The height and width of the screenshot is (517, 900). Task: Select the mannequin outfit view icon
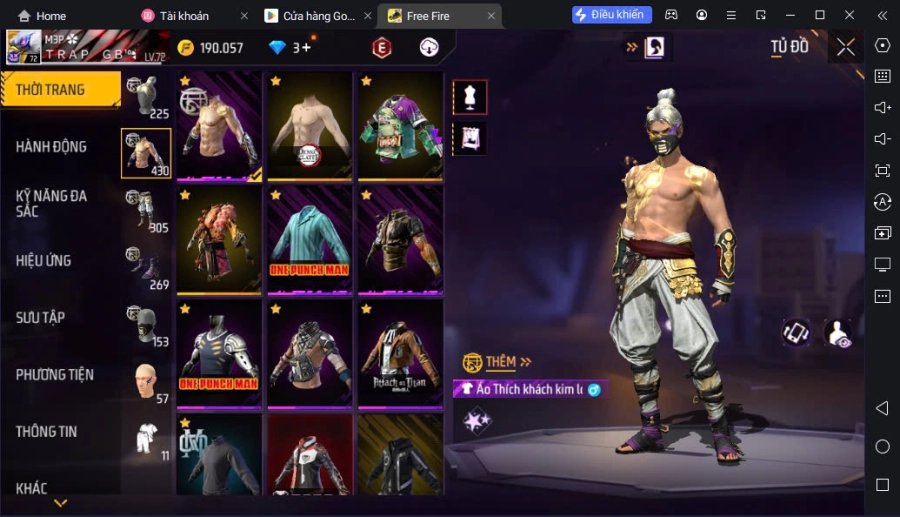[x=470, y=97]
